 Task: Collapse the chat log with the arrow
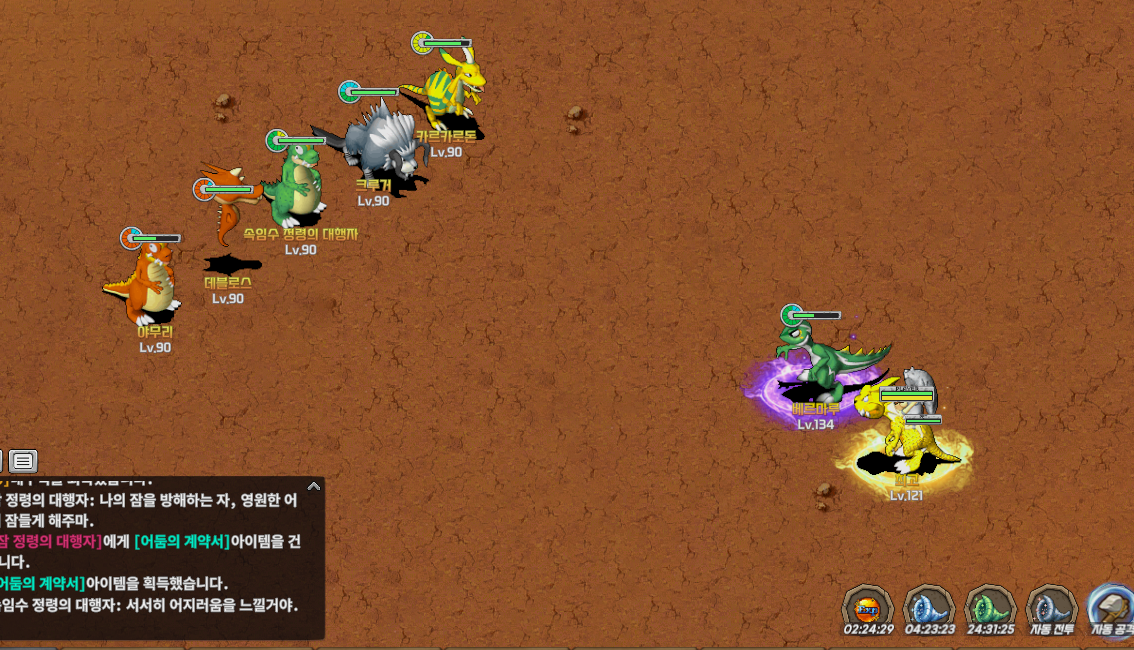[x=314, y=487]
